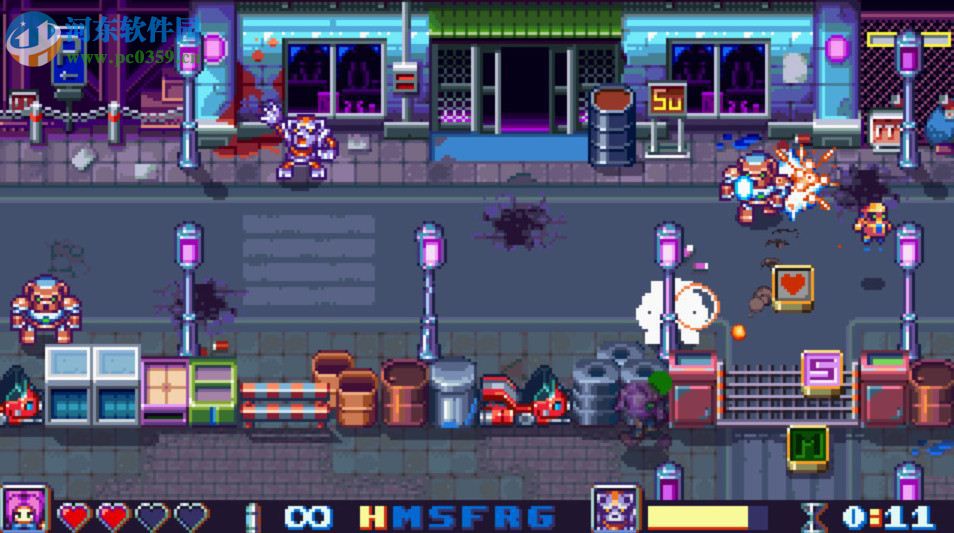This screenshot has width=954, height=533.
Task: Select the pink-haired player portrait
Action: [x=24, y=510]
